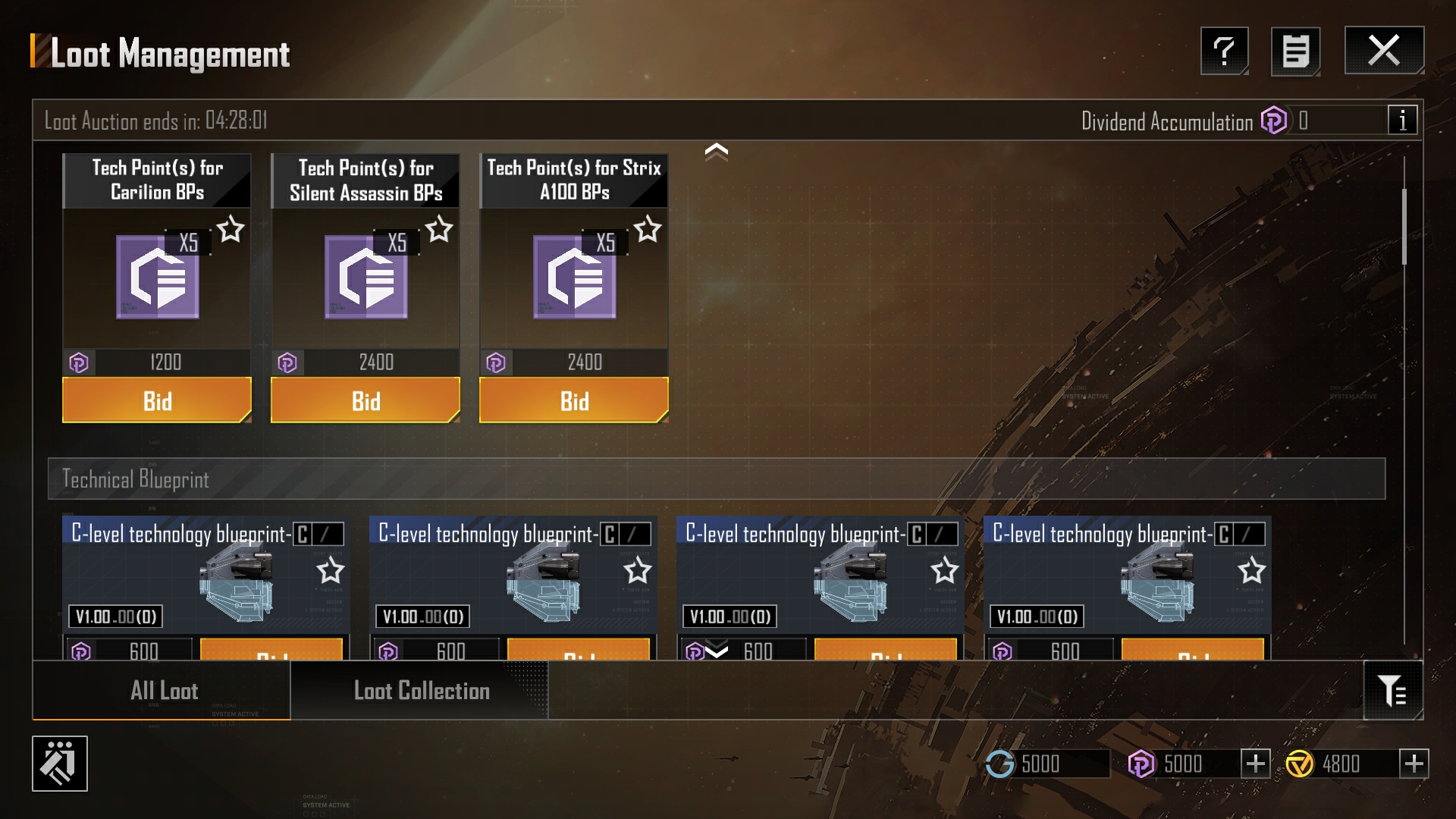Favorite the Carilion BPs tech point item

point(231,229)
